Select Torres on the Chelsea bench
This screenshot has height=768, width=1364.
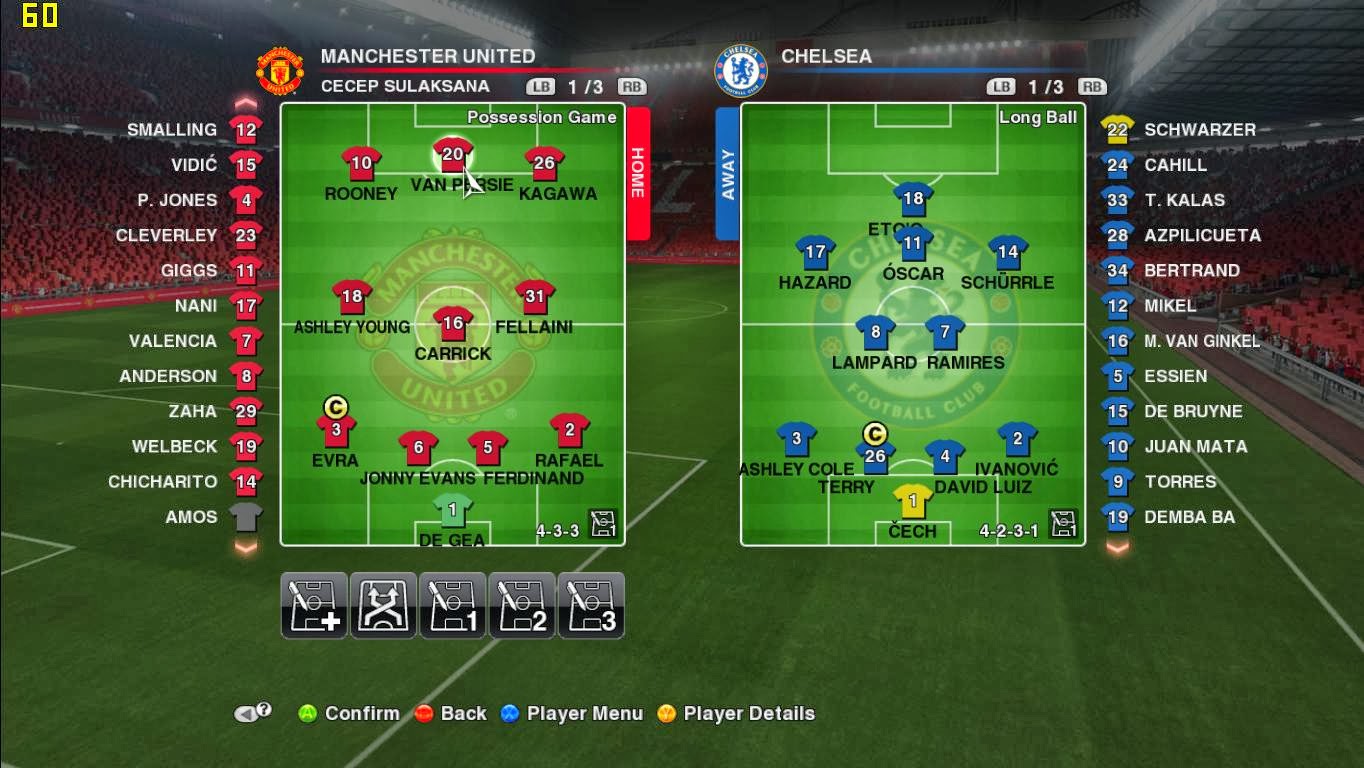(1118, 482)
